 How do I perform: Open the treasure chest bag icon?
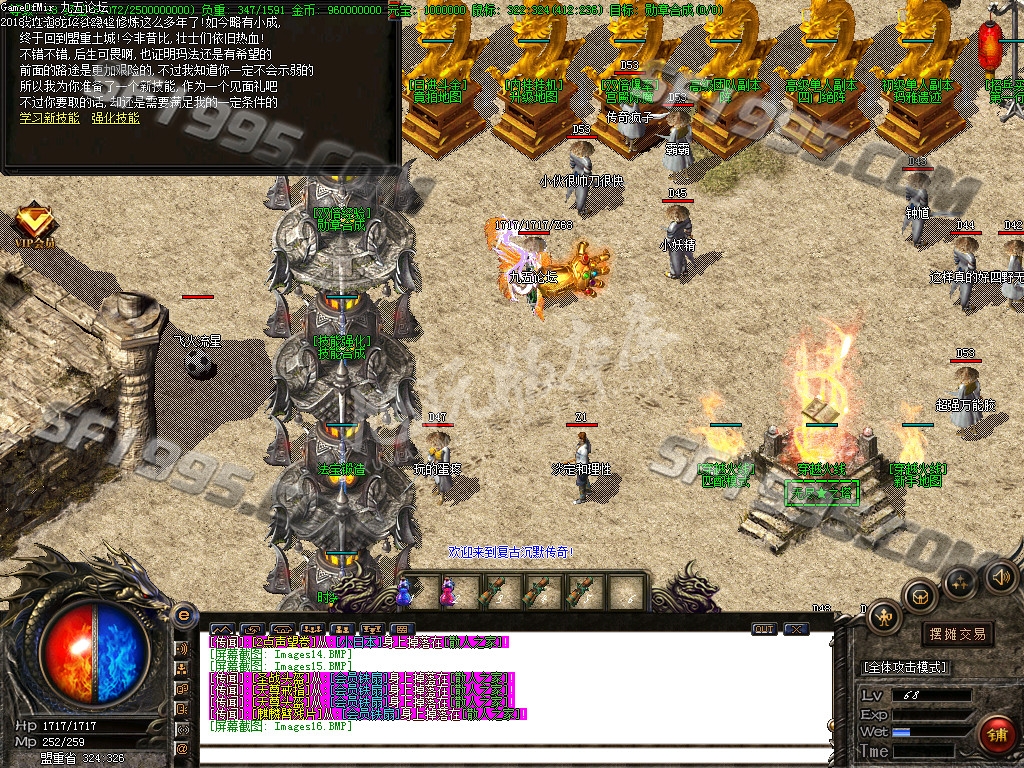919,596
